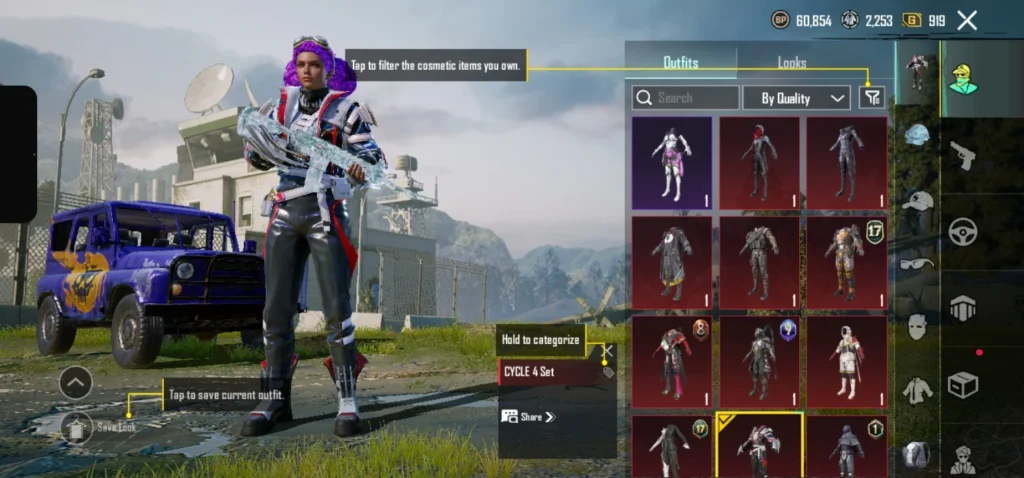
Task: Close the inventory screen
Action: [x=967, y=20]
